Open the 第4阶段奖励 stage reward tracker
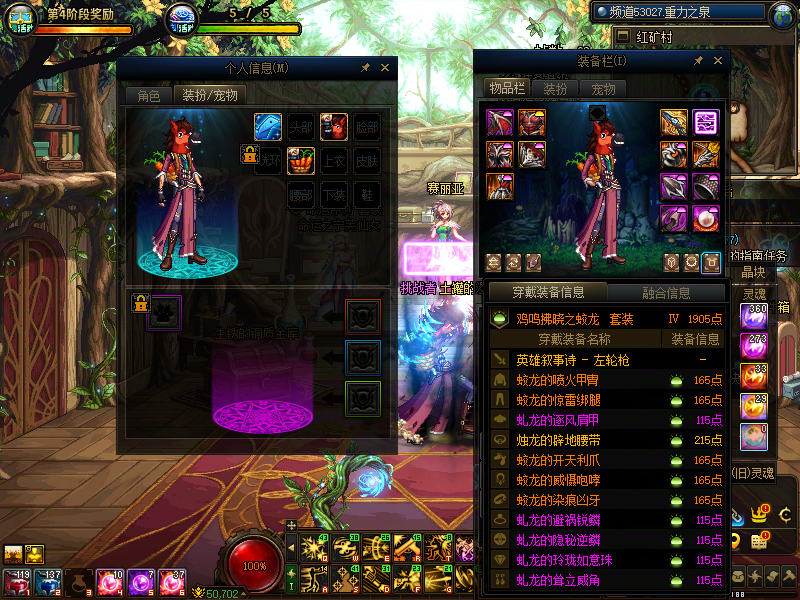Image resolution: width=800 pixels, height=600 pixels. 82,16
